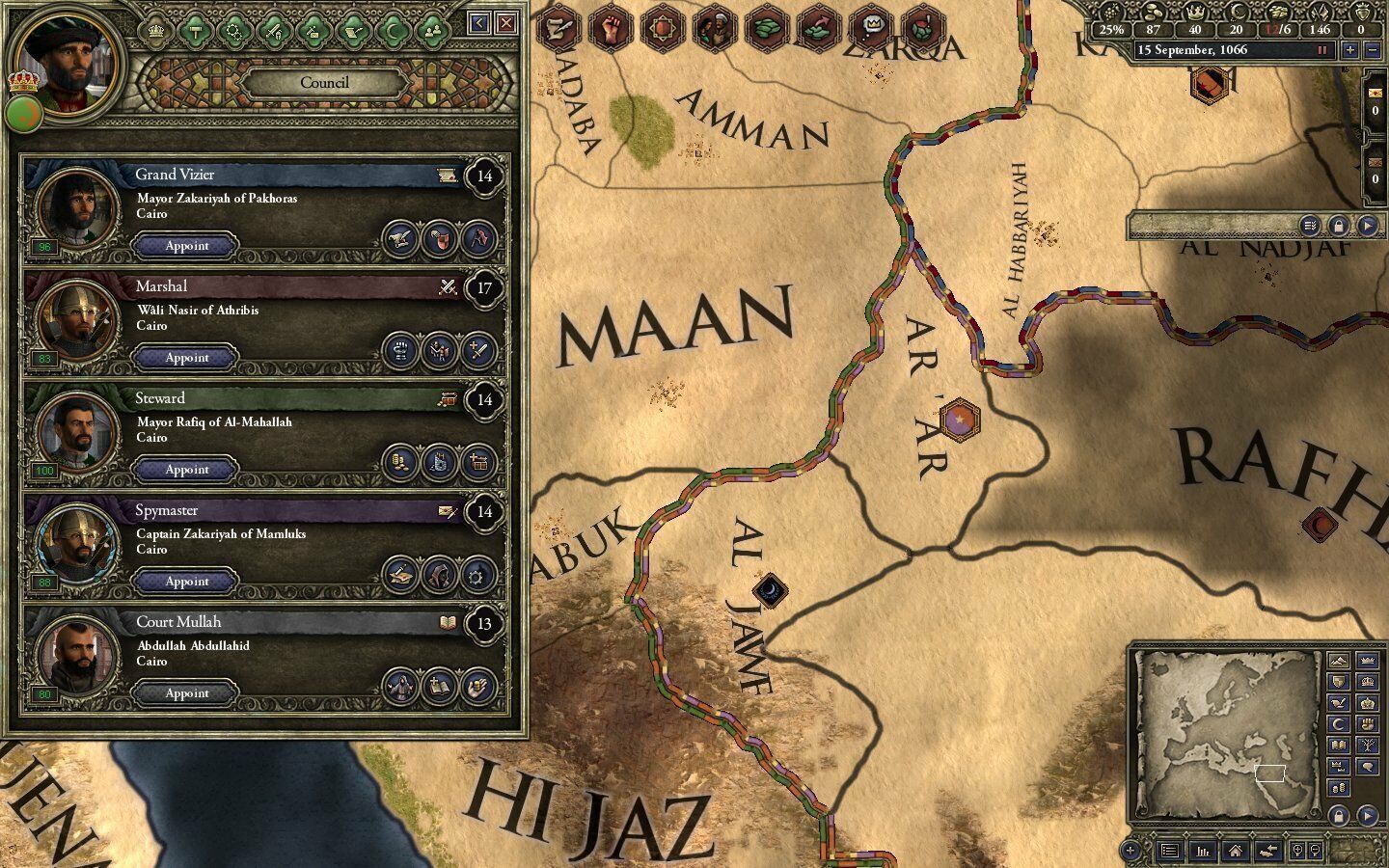Image resolution: width=1389 pixels, height=868 pixels.
Task: Open the crescent moon religion tab
Action: (x=394, y=31)
